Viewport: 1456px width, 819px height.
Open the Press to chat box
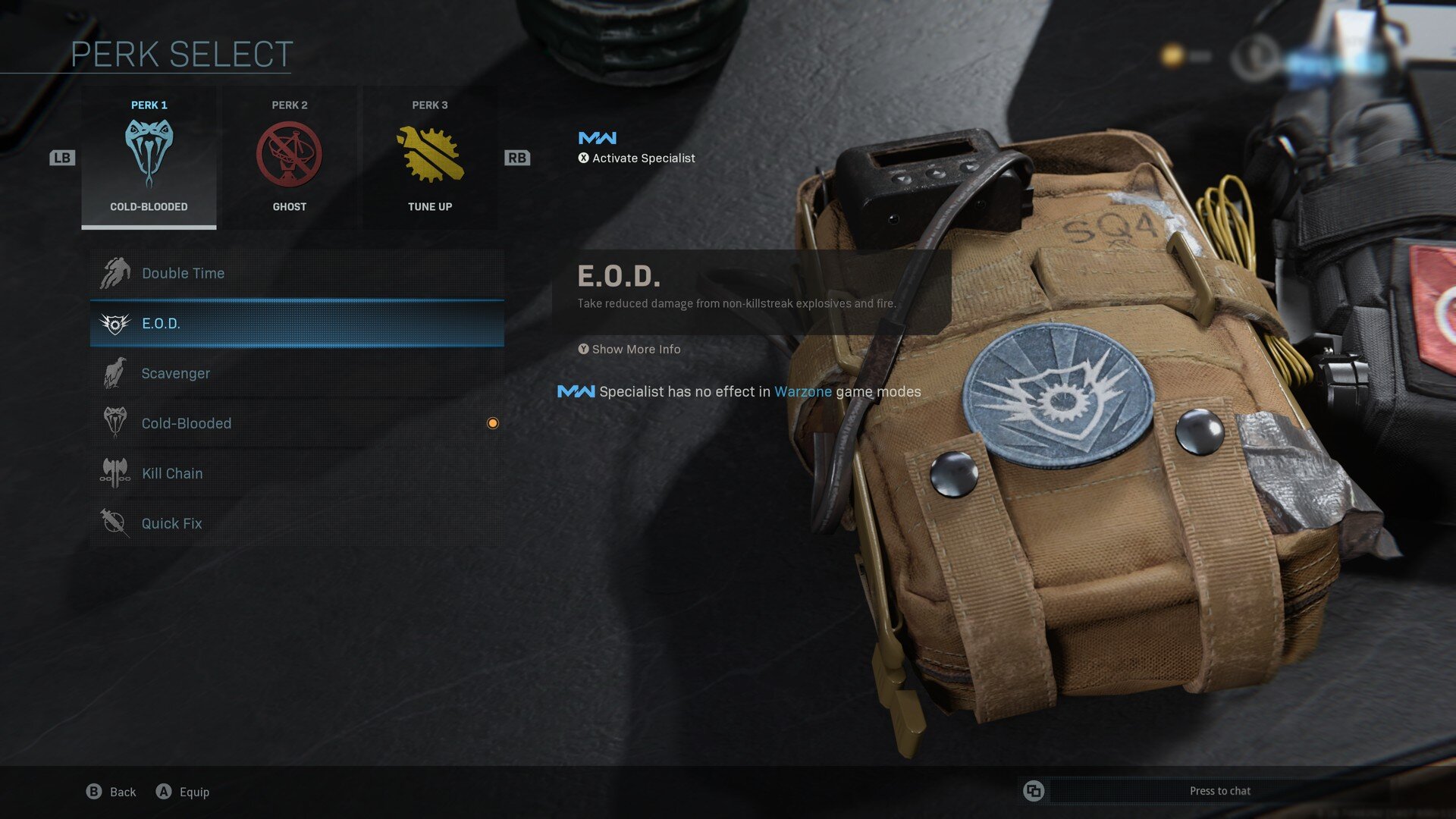pos(1219,791)
